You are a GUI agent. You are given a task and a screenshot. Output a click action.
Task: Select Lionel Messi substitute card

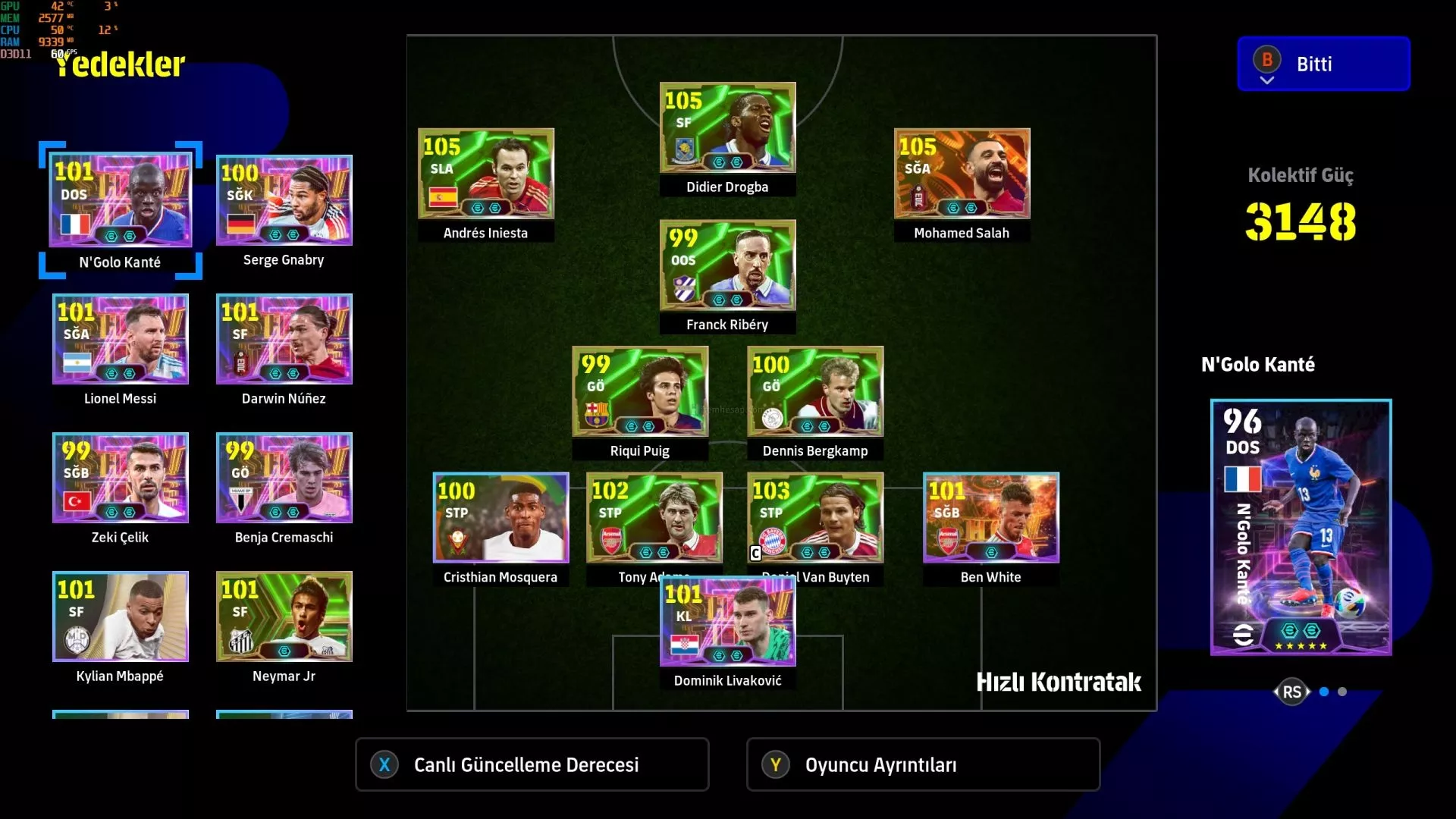click(121, 339)
